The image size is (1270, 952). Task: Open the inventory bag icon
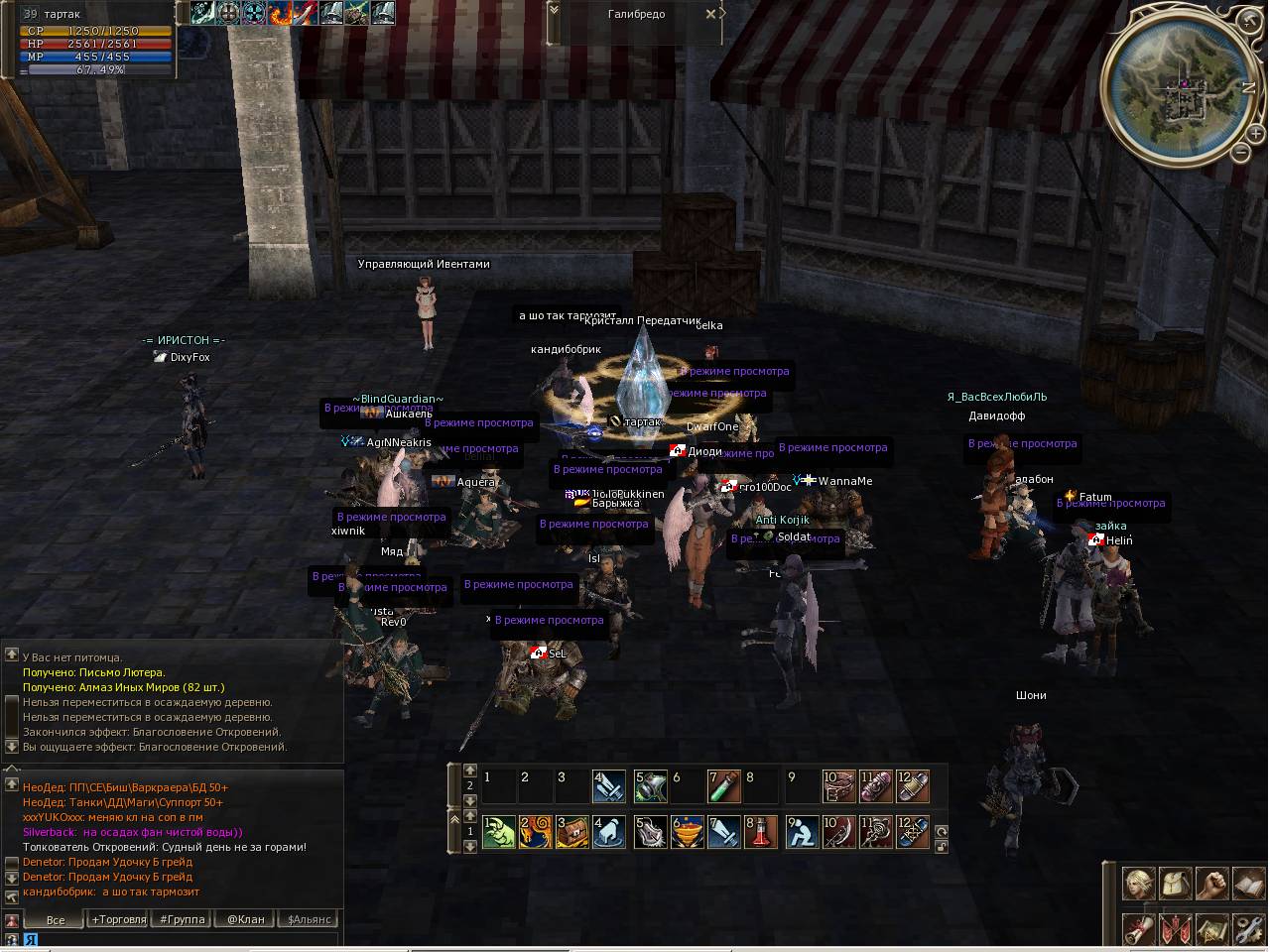pyautogui.click(x=1176, y=883)
